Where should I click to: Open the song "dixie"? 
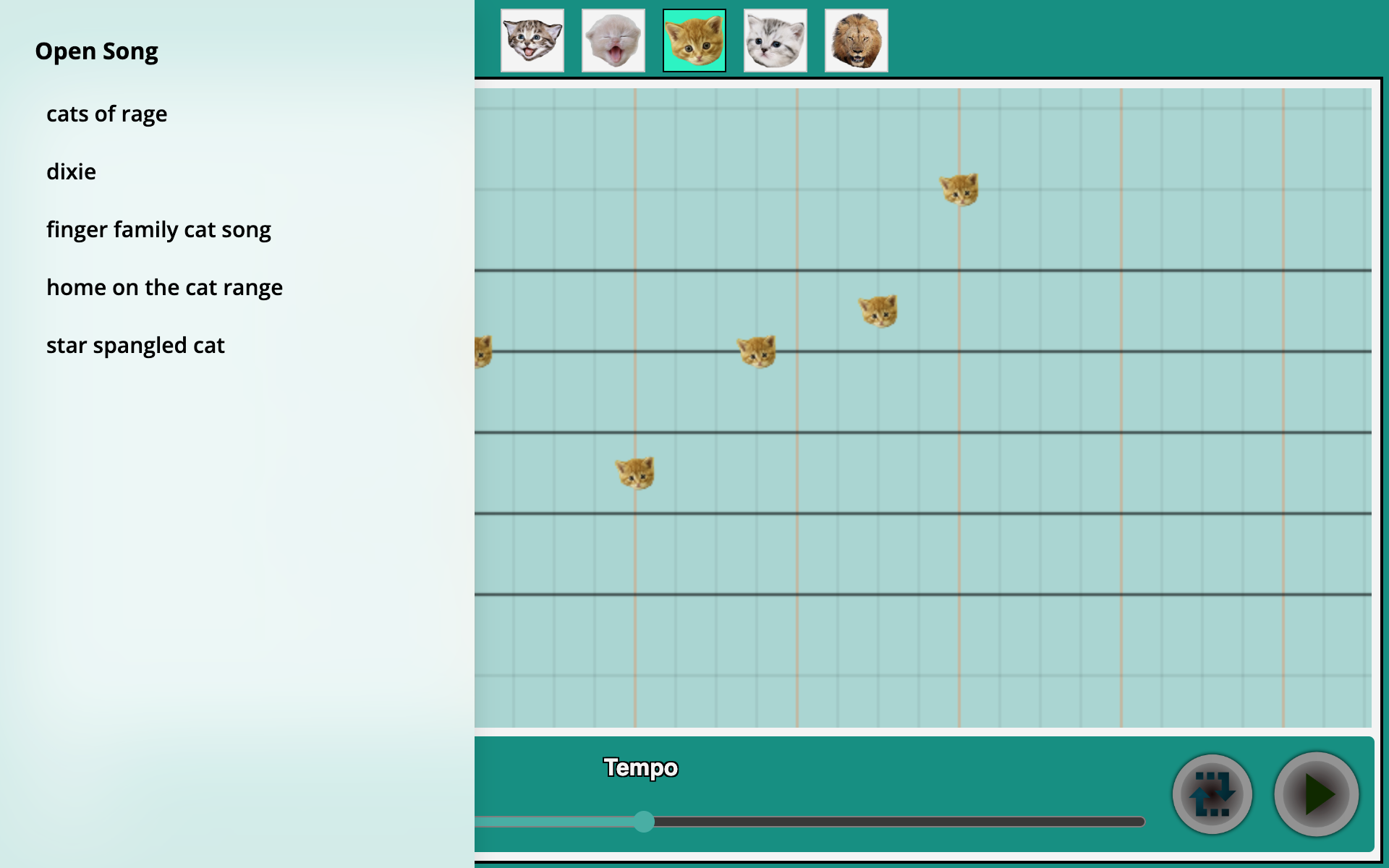[71, 172]
